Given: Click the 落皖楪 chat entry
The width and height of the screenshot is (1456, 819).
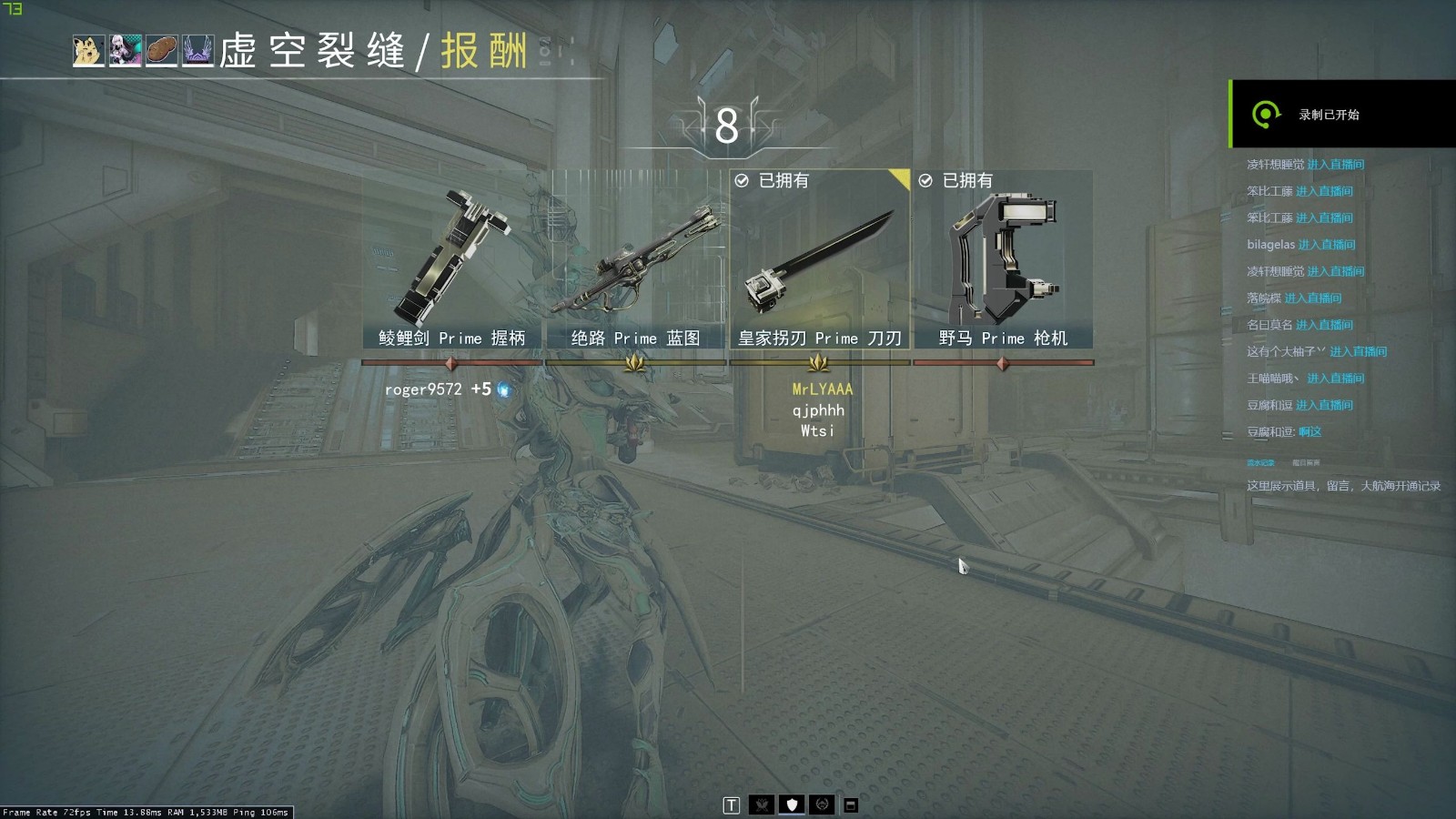Looking at the screenshot, I should [x=1294, y=298].
